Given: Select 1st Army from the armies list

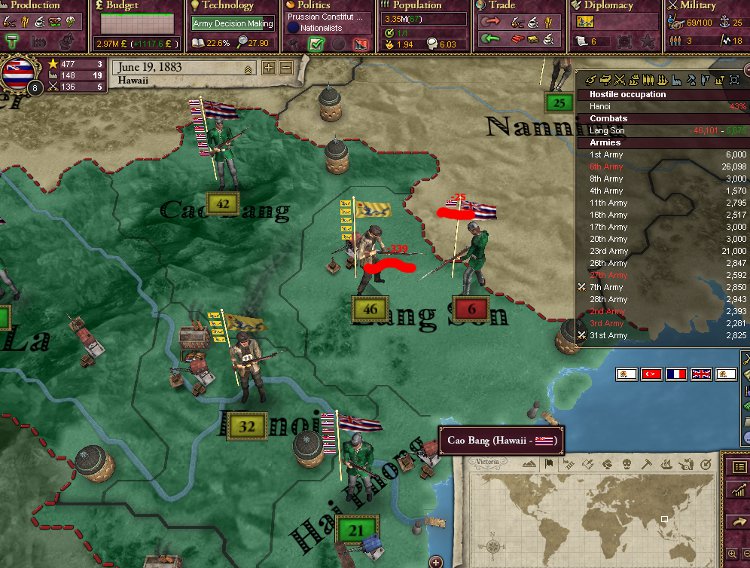Looking at the screenshot, I should point(605,154).
